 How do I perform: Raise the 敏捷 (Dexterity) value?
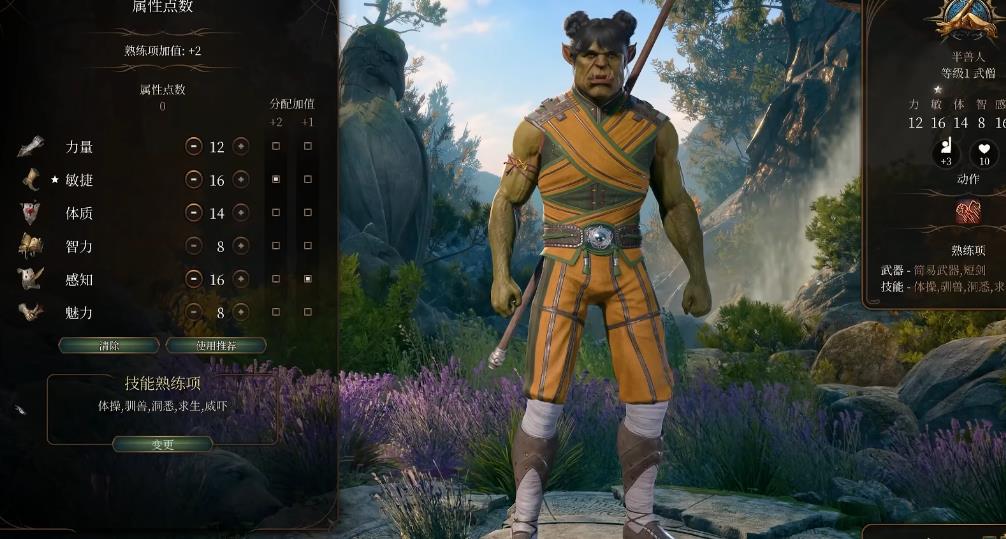click(241, 179)
